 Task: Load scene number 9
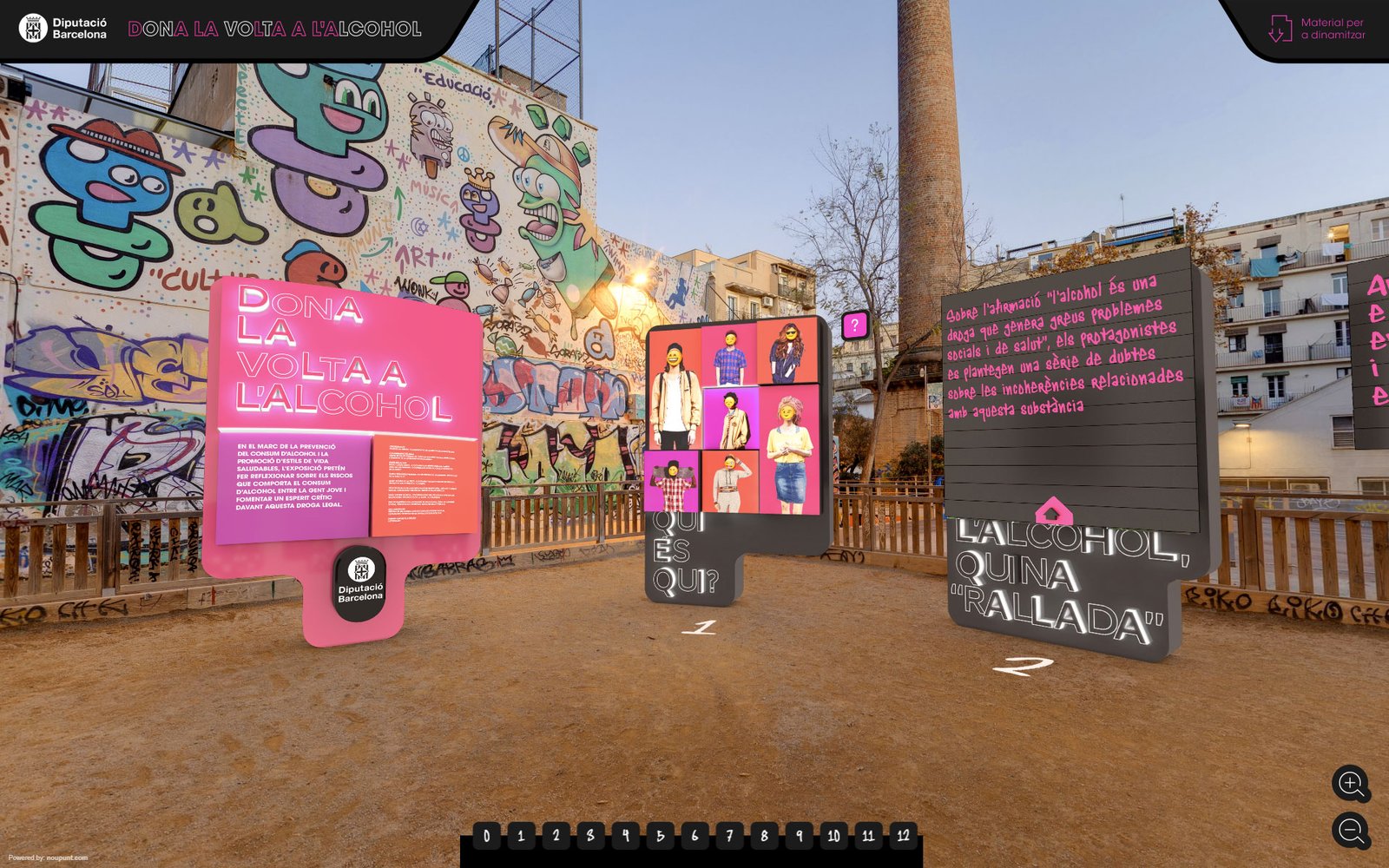coord(799,836)
